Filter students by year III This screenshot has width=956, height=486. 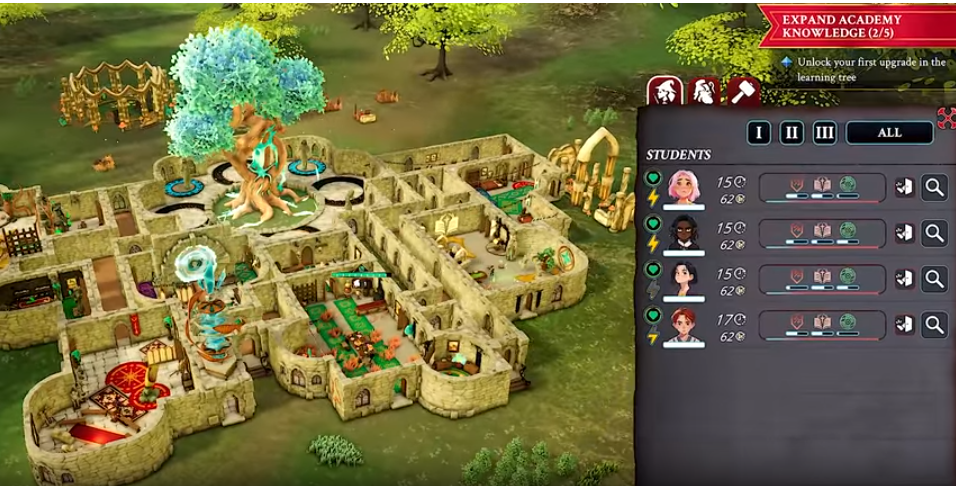[824, 133]
